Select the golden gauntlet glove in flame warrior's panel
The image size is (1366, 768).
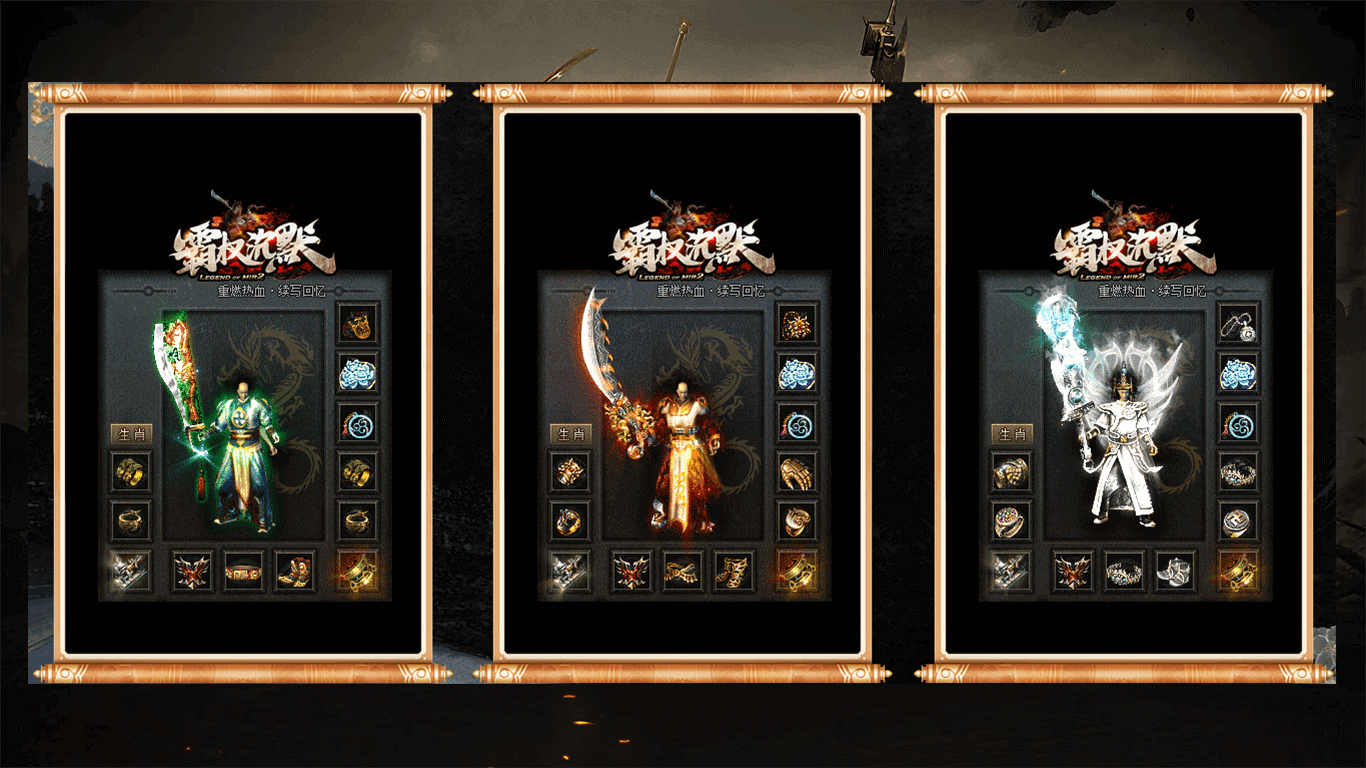pos(797,471)
